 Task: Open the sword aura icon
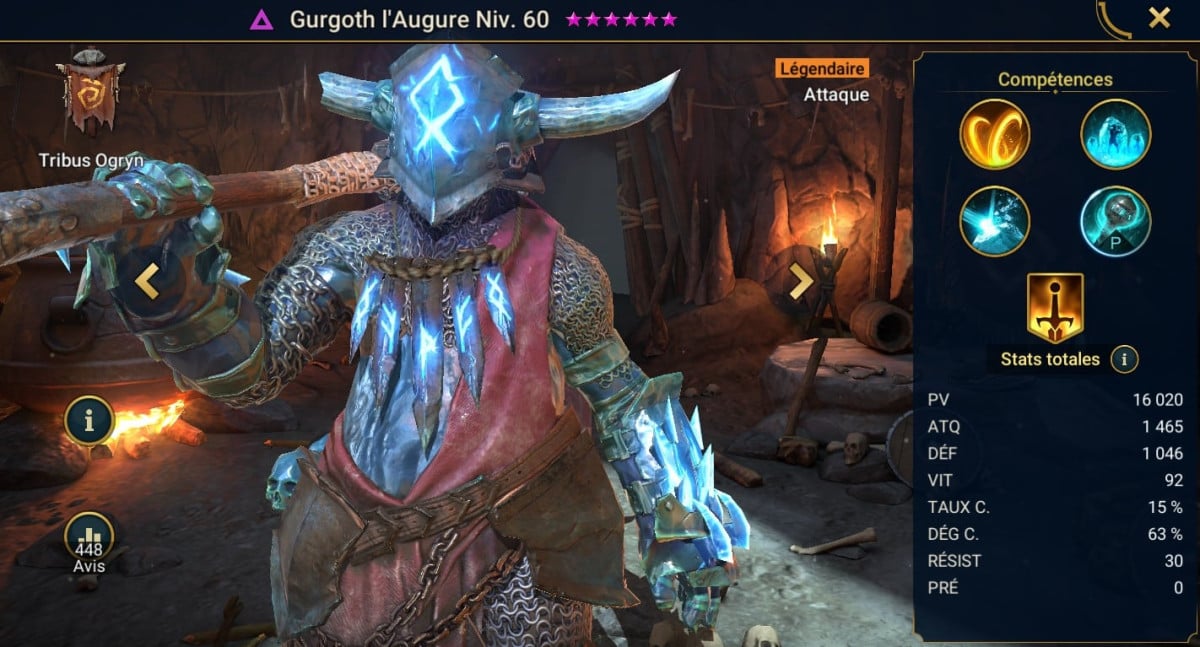pyautogui.click(x=1055, y=307)
